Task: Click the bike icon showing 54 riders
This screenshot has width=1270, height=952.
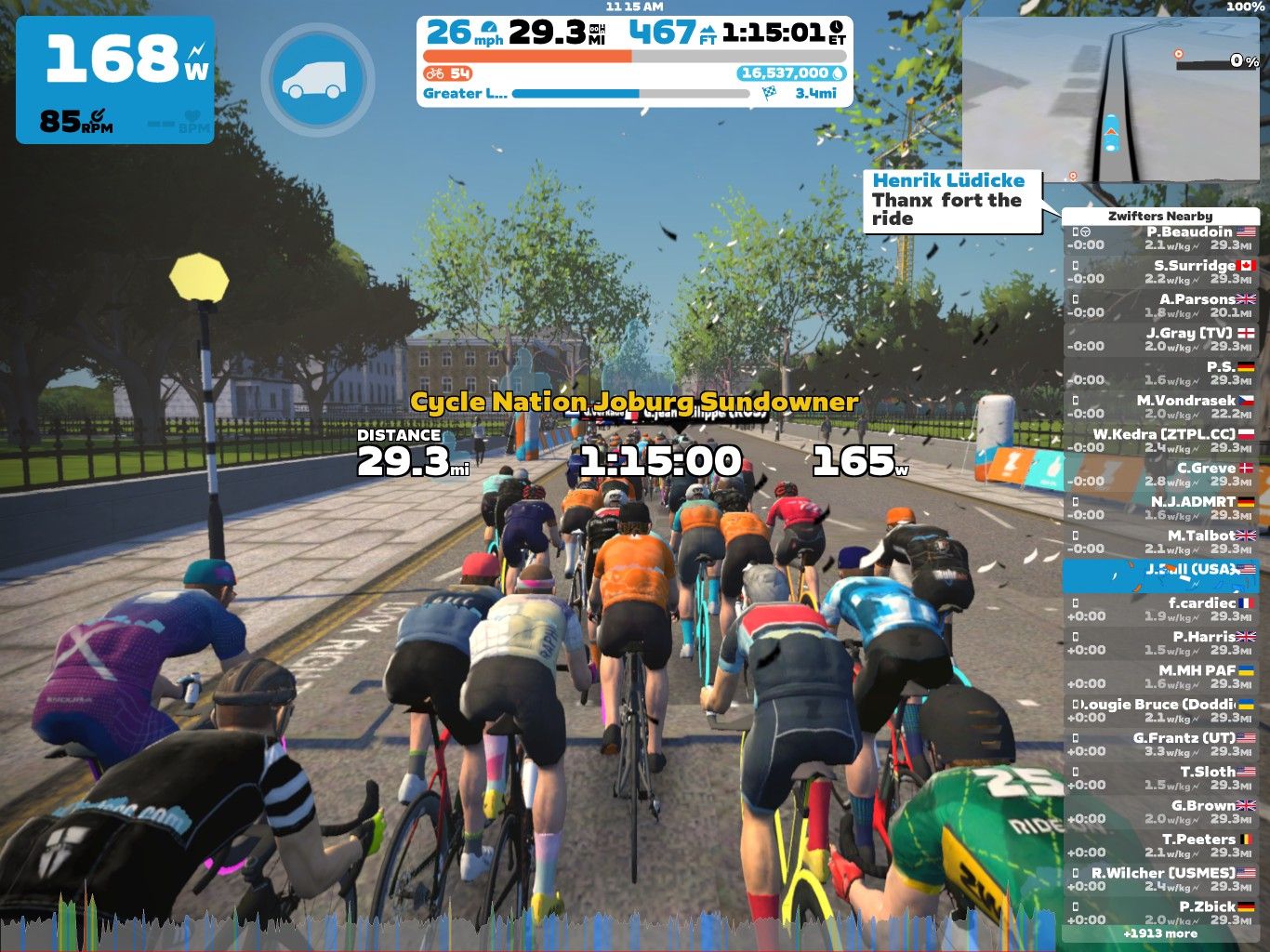Action: pos(435,73)
